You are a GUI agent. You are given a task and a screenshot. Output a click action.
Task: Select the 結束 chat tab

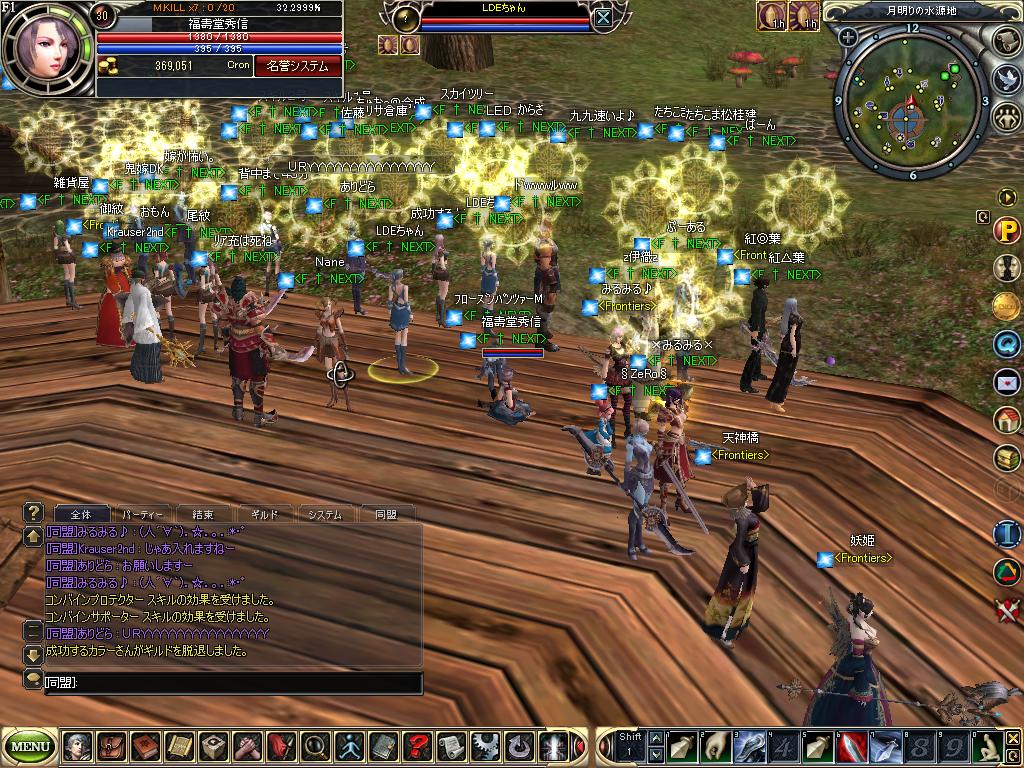[x=203, y=514]
